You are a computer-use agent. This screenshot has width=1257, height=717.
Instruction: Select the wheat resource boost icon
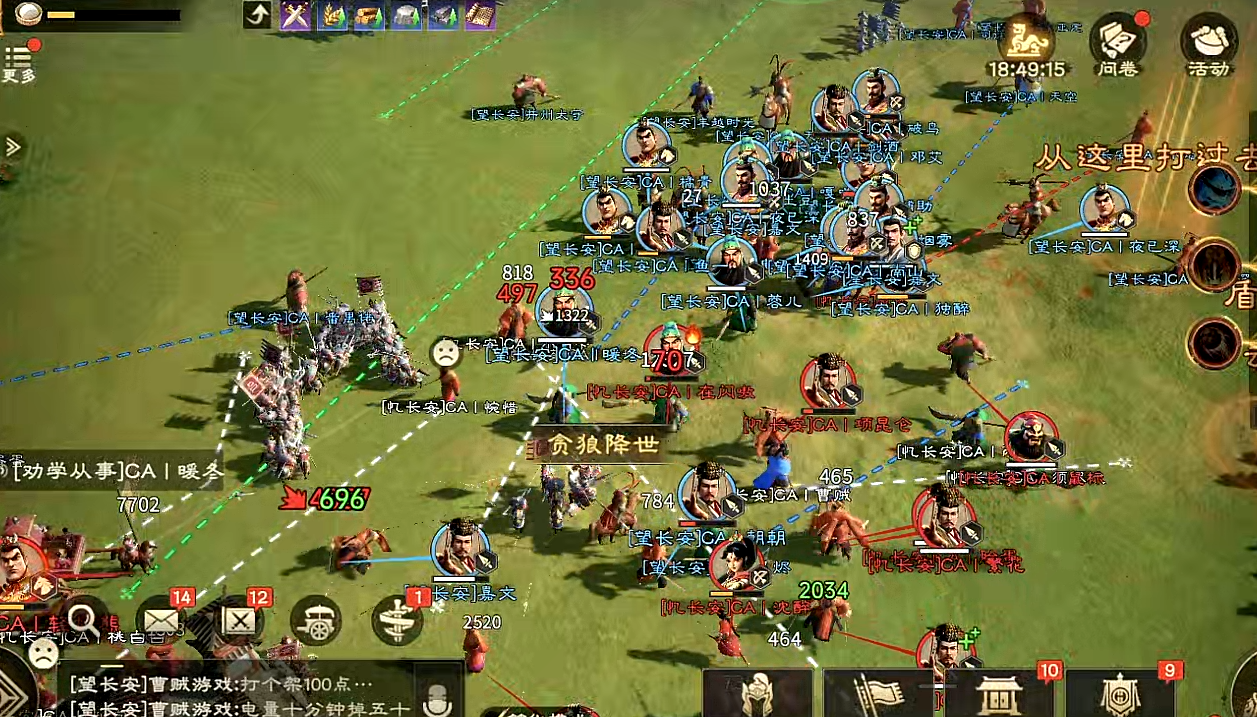(x=332, y=15)
